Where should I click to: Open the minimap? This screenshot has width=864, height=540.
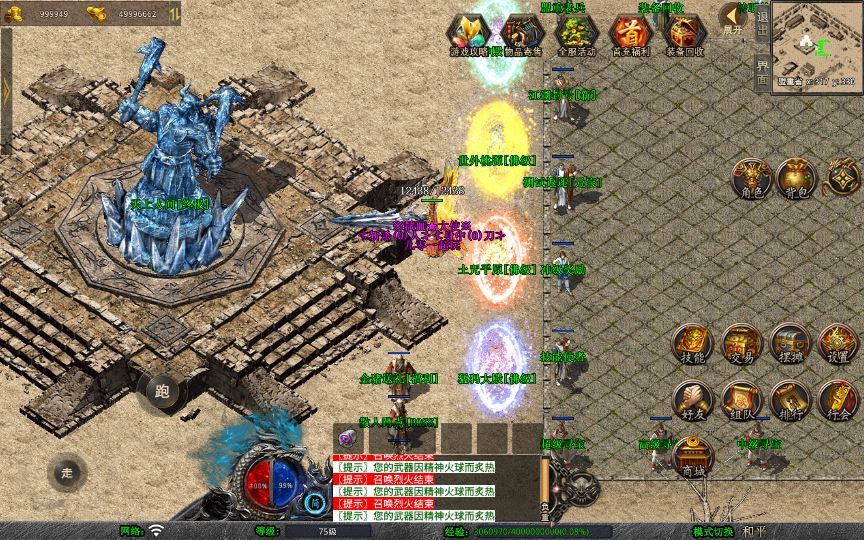click(x=817, y=46)
